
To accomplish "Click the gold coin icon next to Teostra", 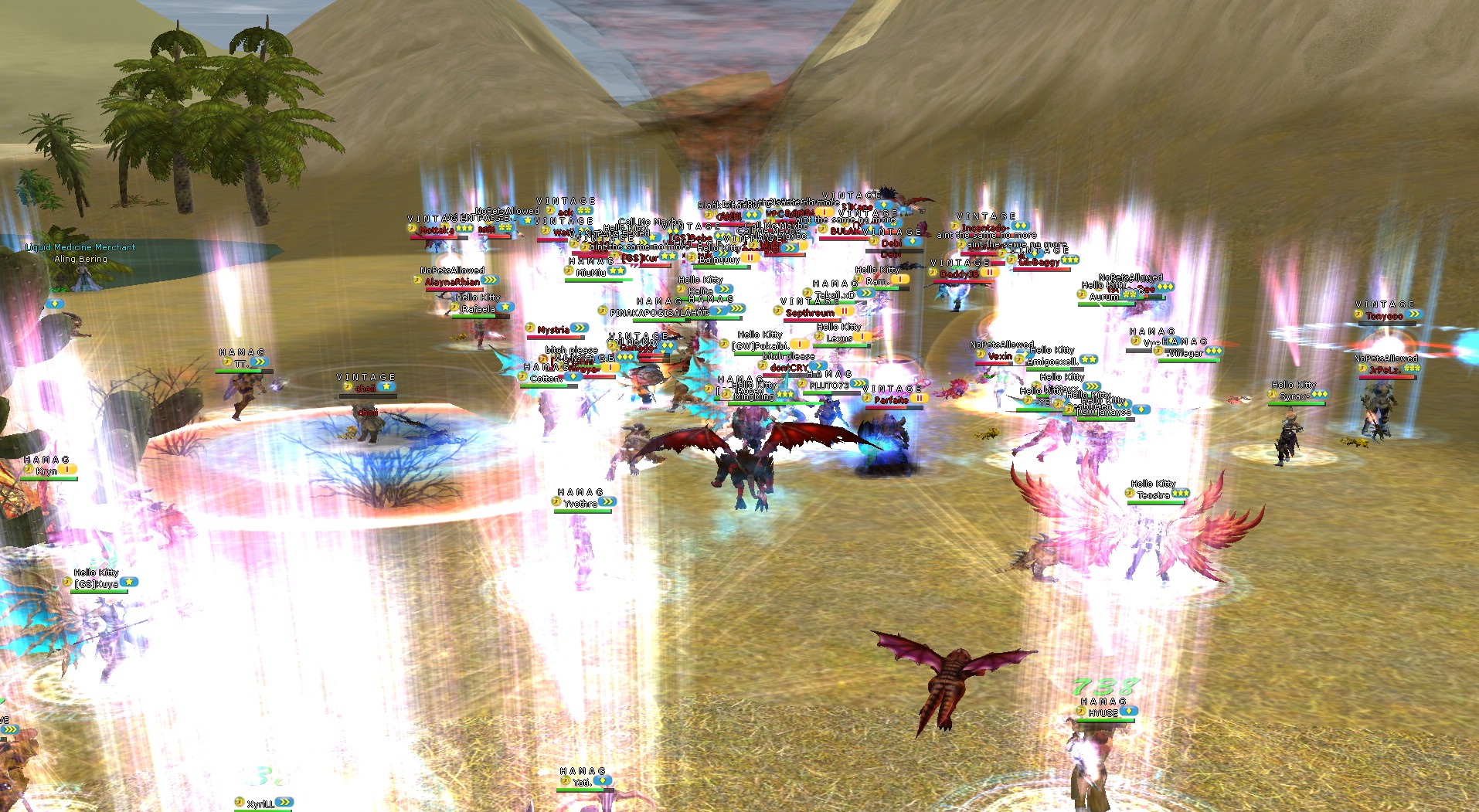I will 1130,494.
